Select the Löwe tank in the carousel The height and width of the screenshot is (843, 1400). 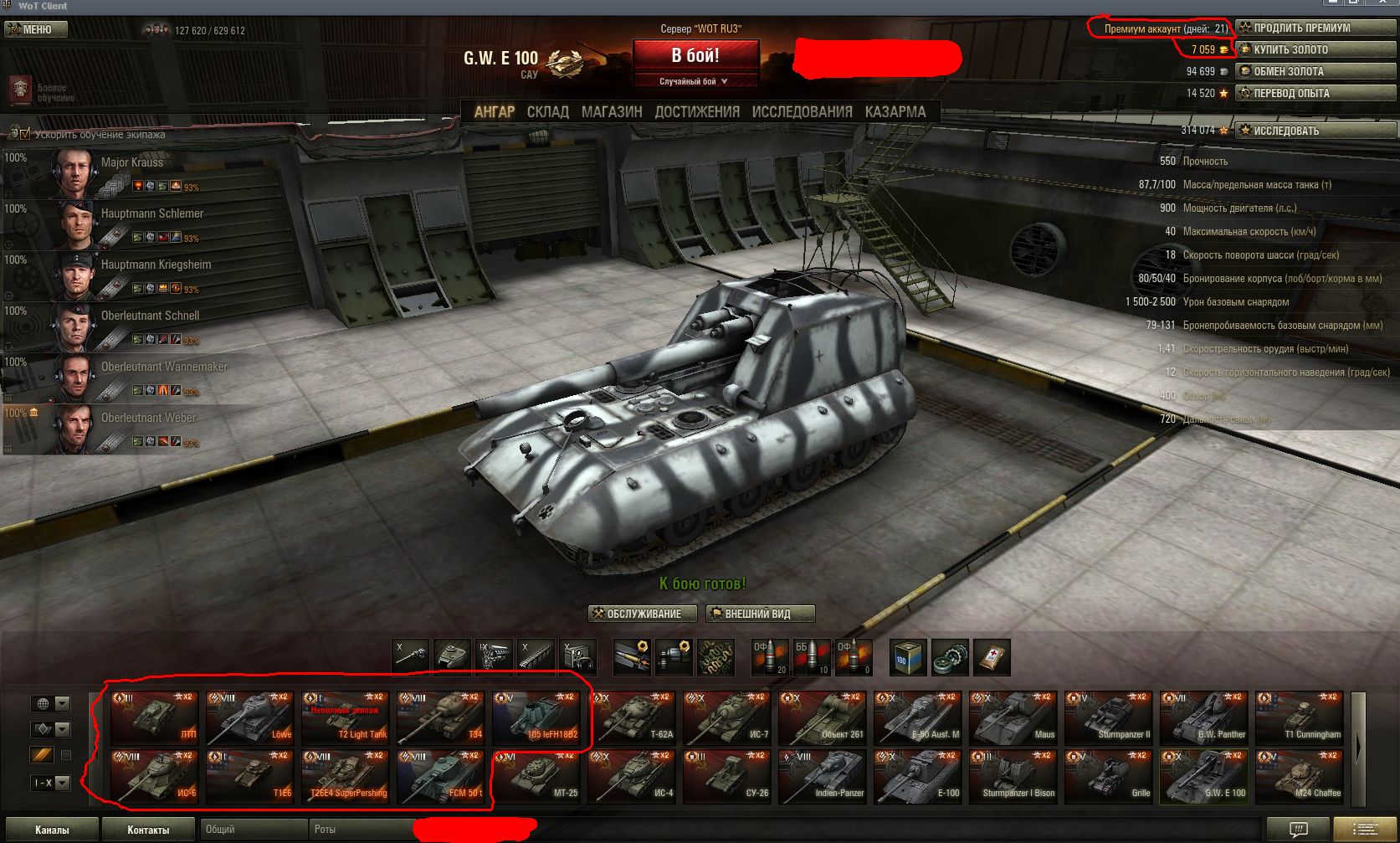(250, 718)
